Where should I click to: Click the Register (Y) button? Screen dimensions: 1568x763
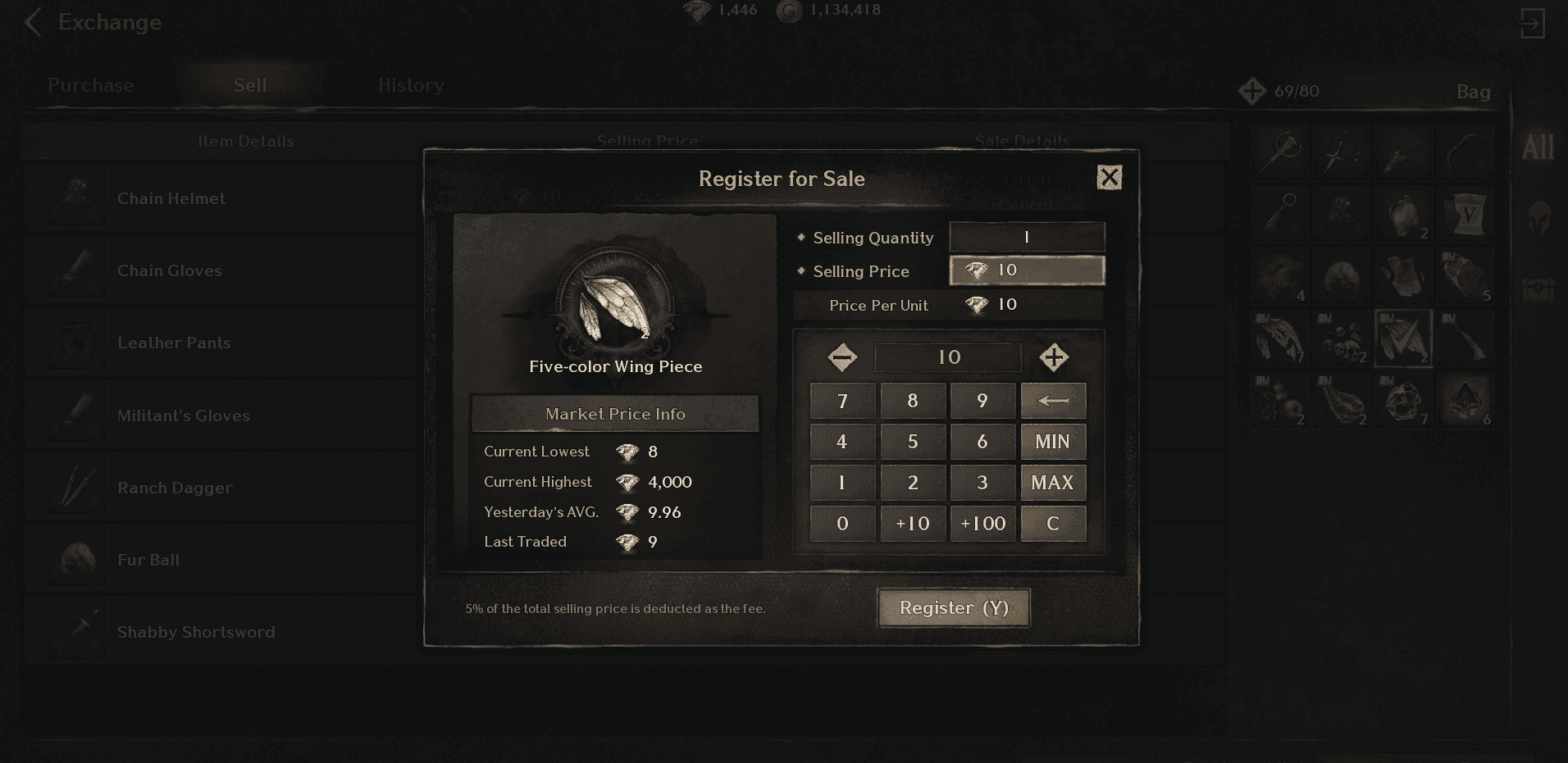coord(953,607)
